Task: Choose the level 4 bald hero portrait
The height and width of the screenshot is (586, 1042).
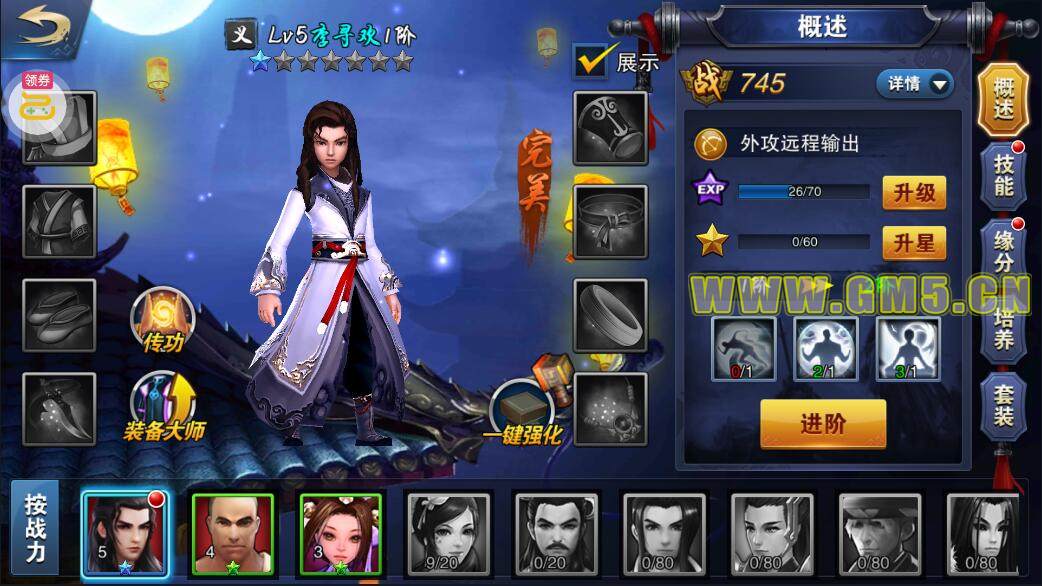Action: click(x=232, y=535)
